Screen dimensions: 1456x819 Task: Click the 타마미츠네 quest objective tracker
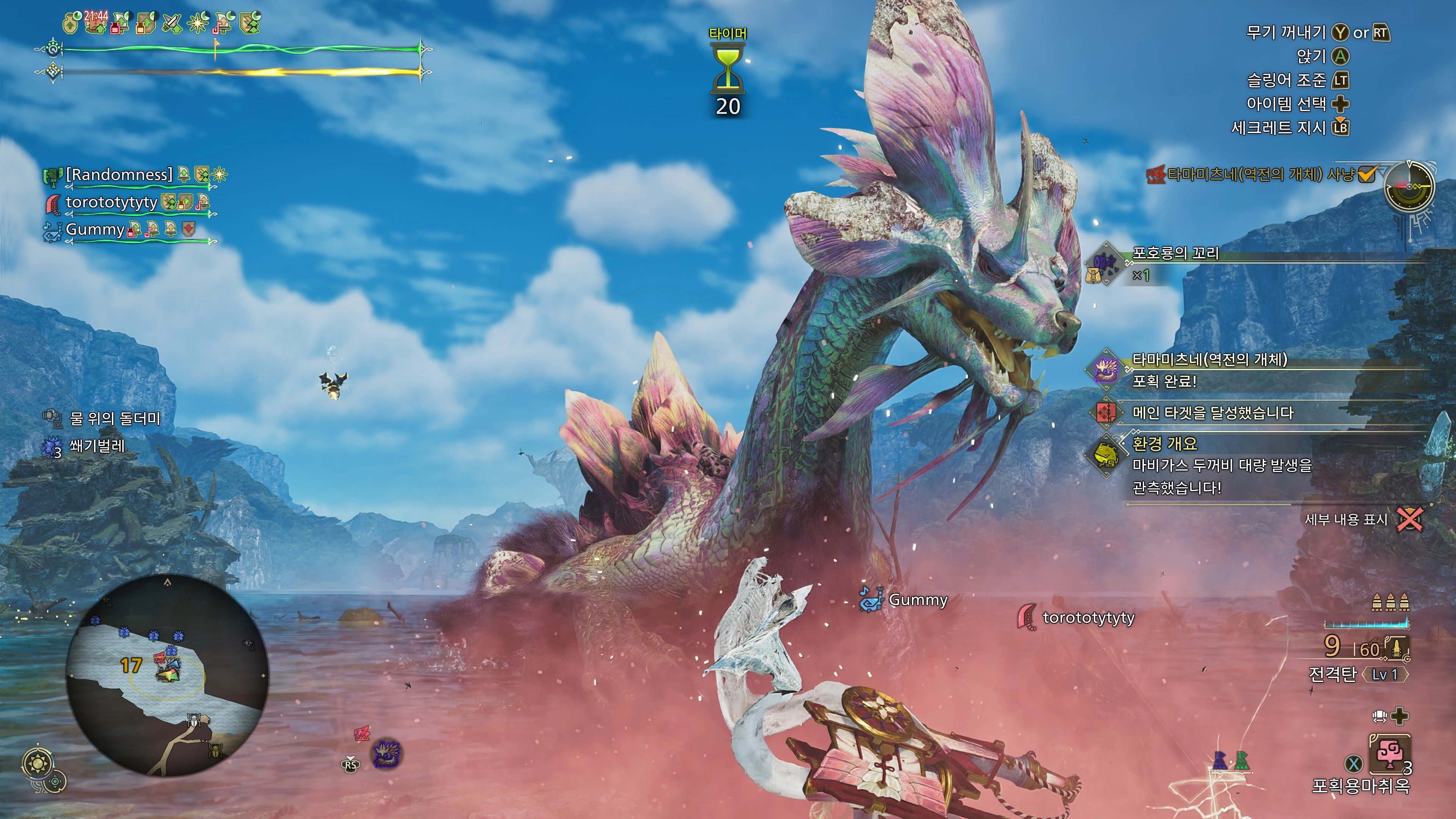[1260, 174]
